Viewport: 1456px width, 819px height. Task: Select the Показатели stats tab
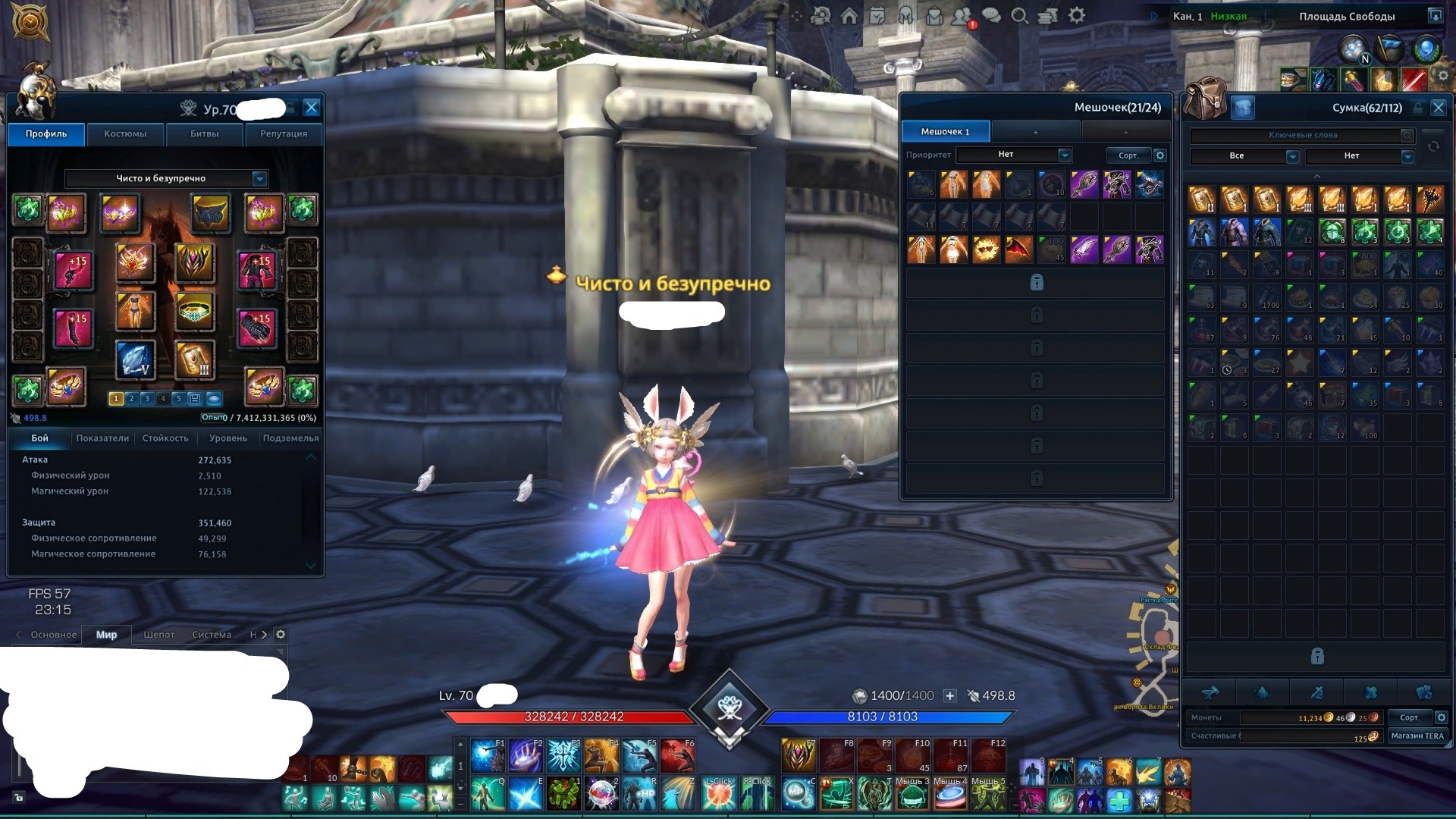pos(102,438)
